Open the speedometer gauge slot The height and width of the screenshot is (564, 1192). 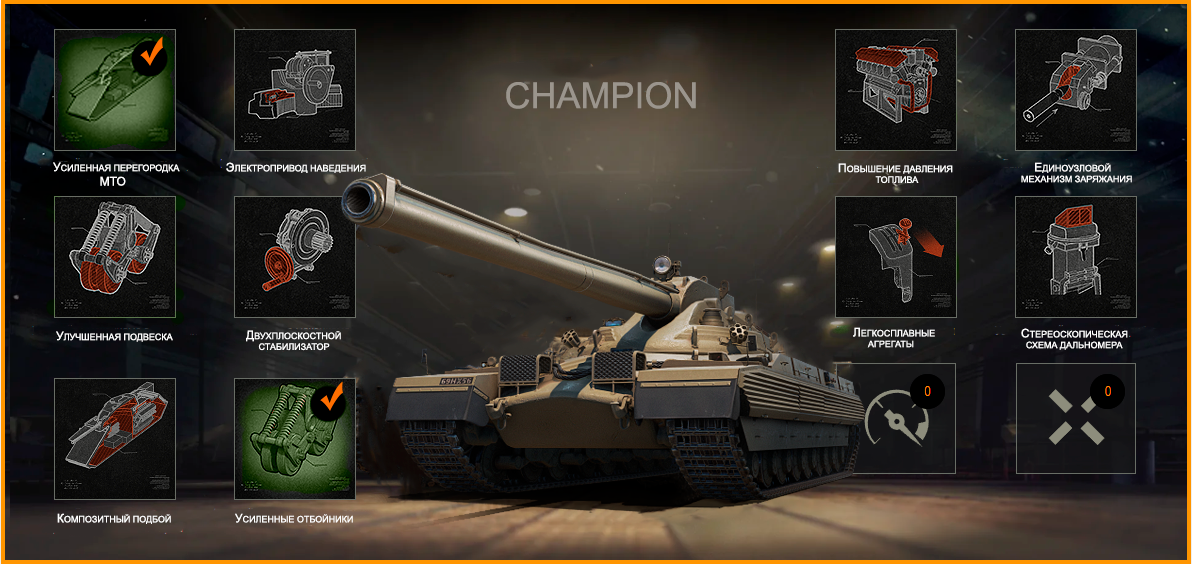896,418
